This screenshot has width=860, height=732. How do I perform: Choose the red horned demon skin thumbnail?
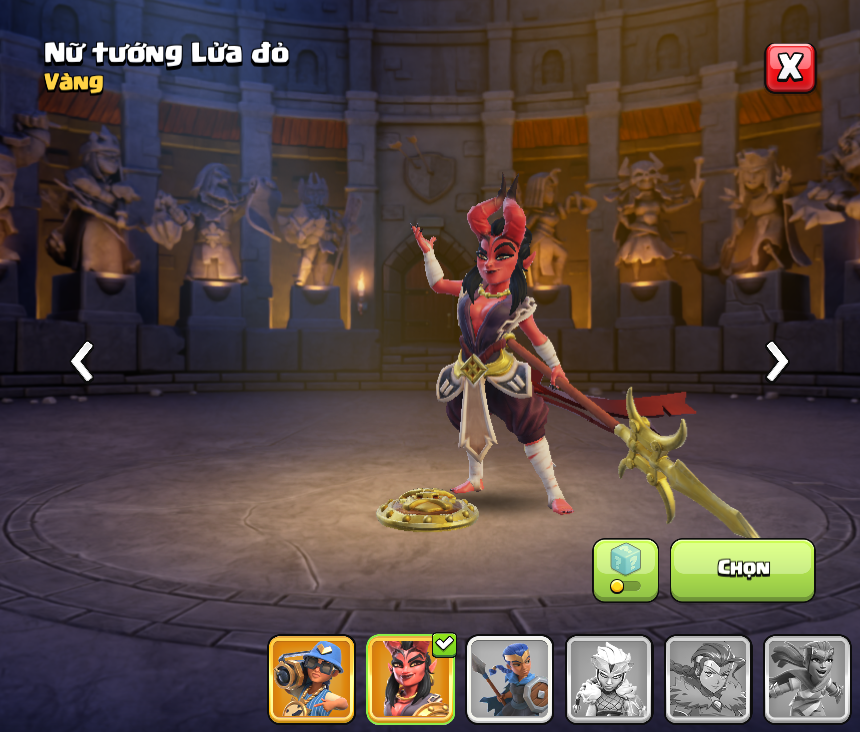(410, 678)
